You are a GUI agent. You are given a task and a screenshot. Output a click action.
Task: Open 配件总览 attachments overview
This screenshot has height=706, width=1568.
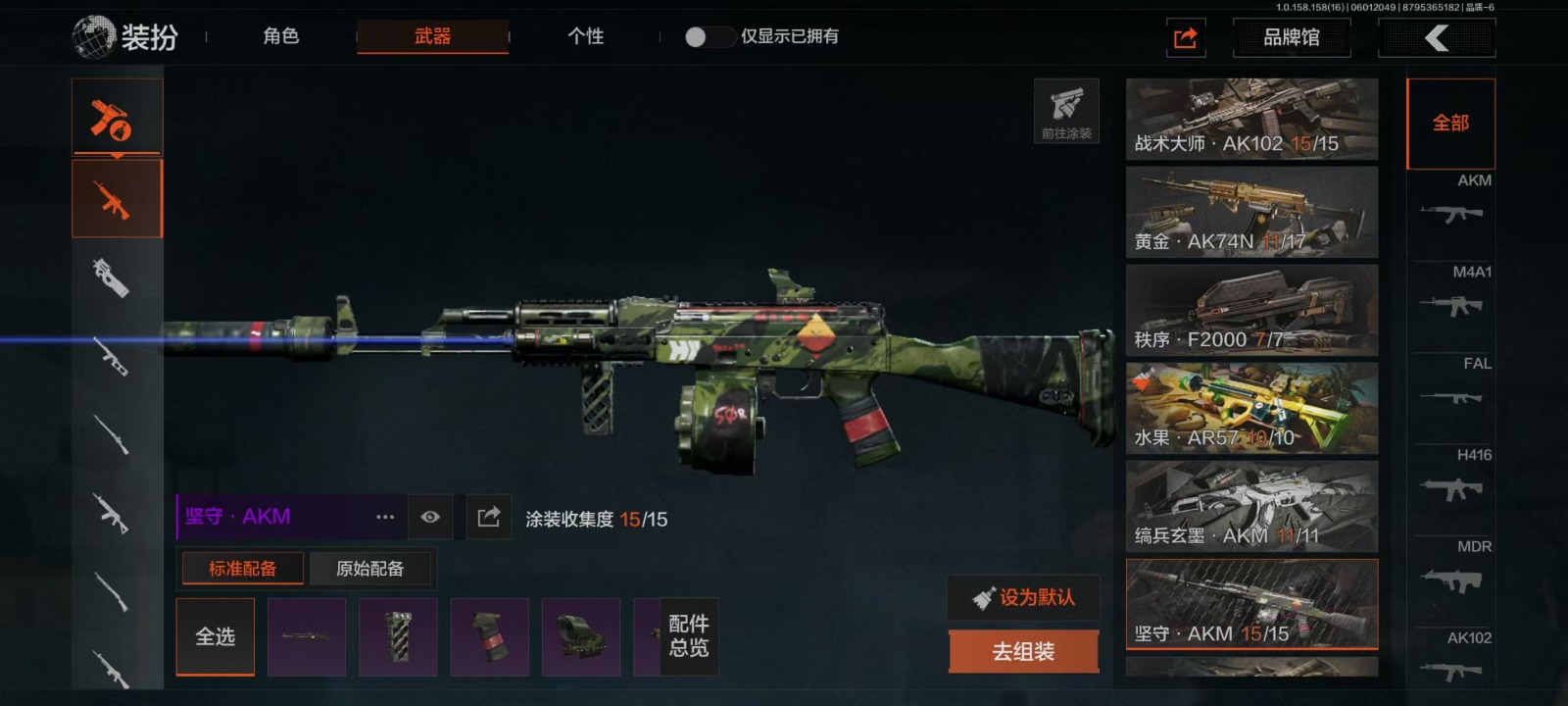[689, 636]
